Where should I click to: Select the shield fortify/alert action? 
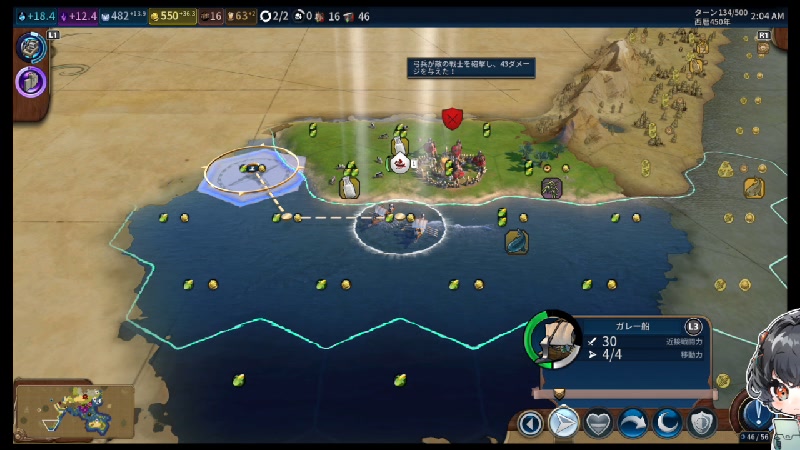[702, 423]
